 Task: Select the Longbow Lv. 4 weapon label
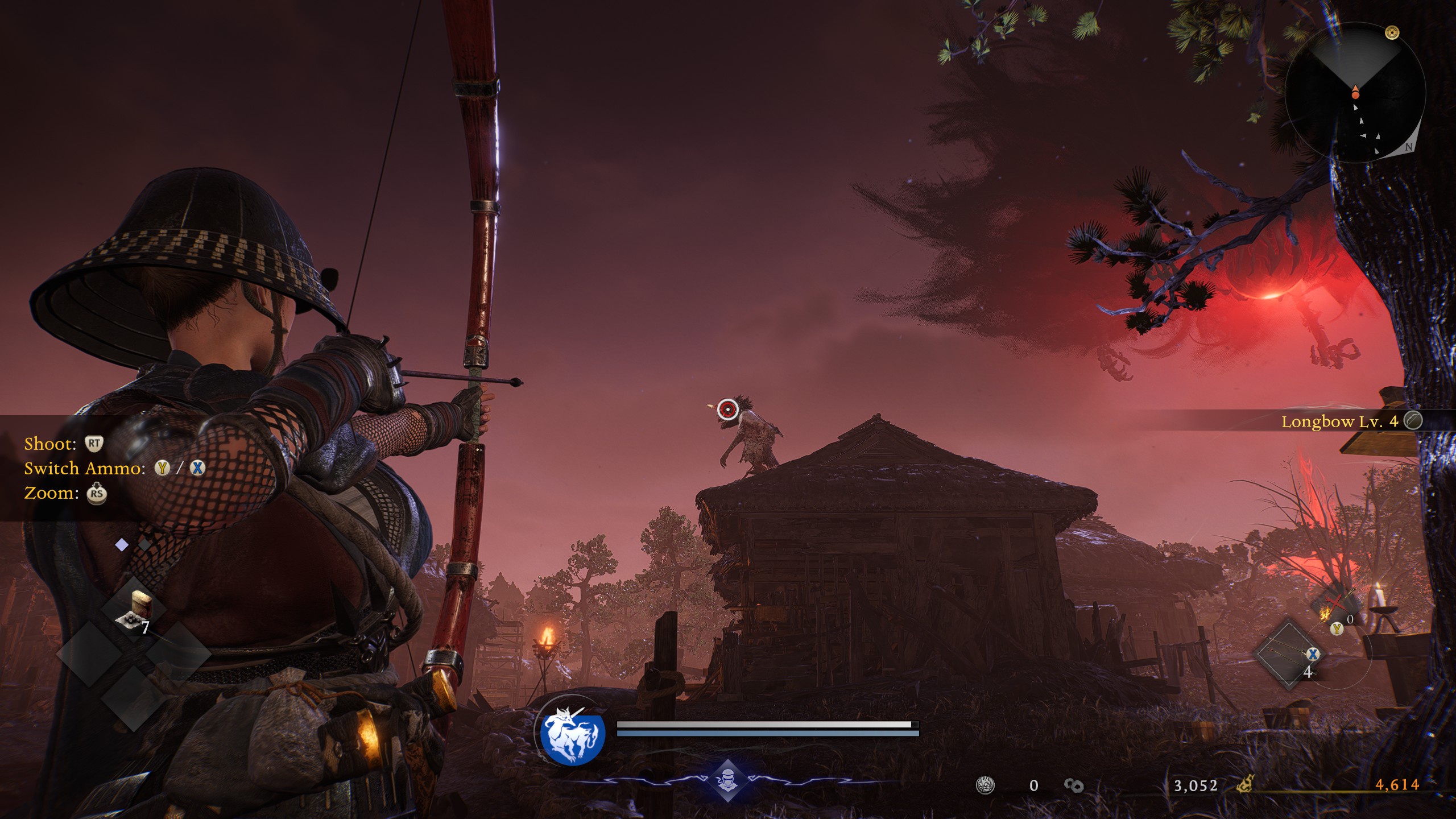(x=1339, y=421)
